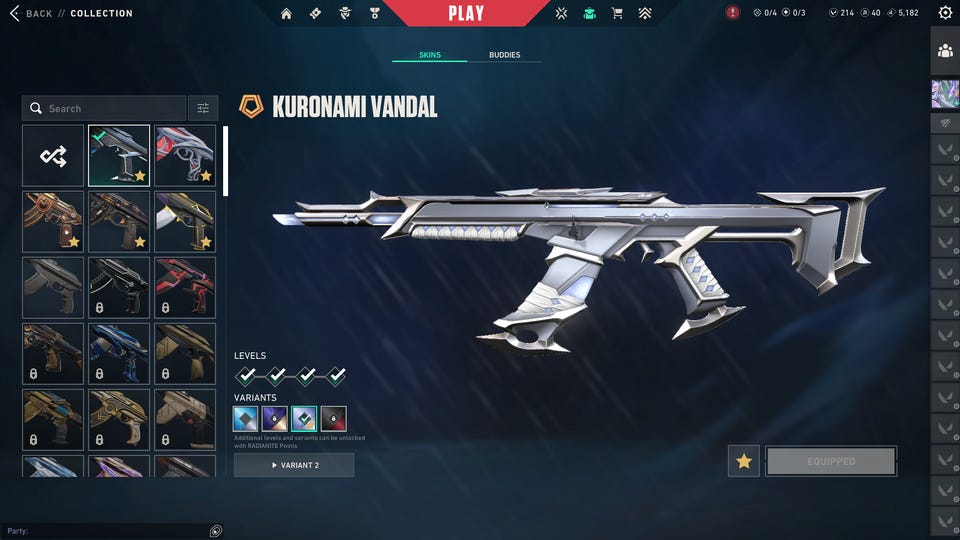Viewport: 960px width, 540px height.
Task: Open the settings gear icon
Action: coord(945,13)
